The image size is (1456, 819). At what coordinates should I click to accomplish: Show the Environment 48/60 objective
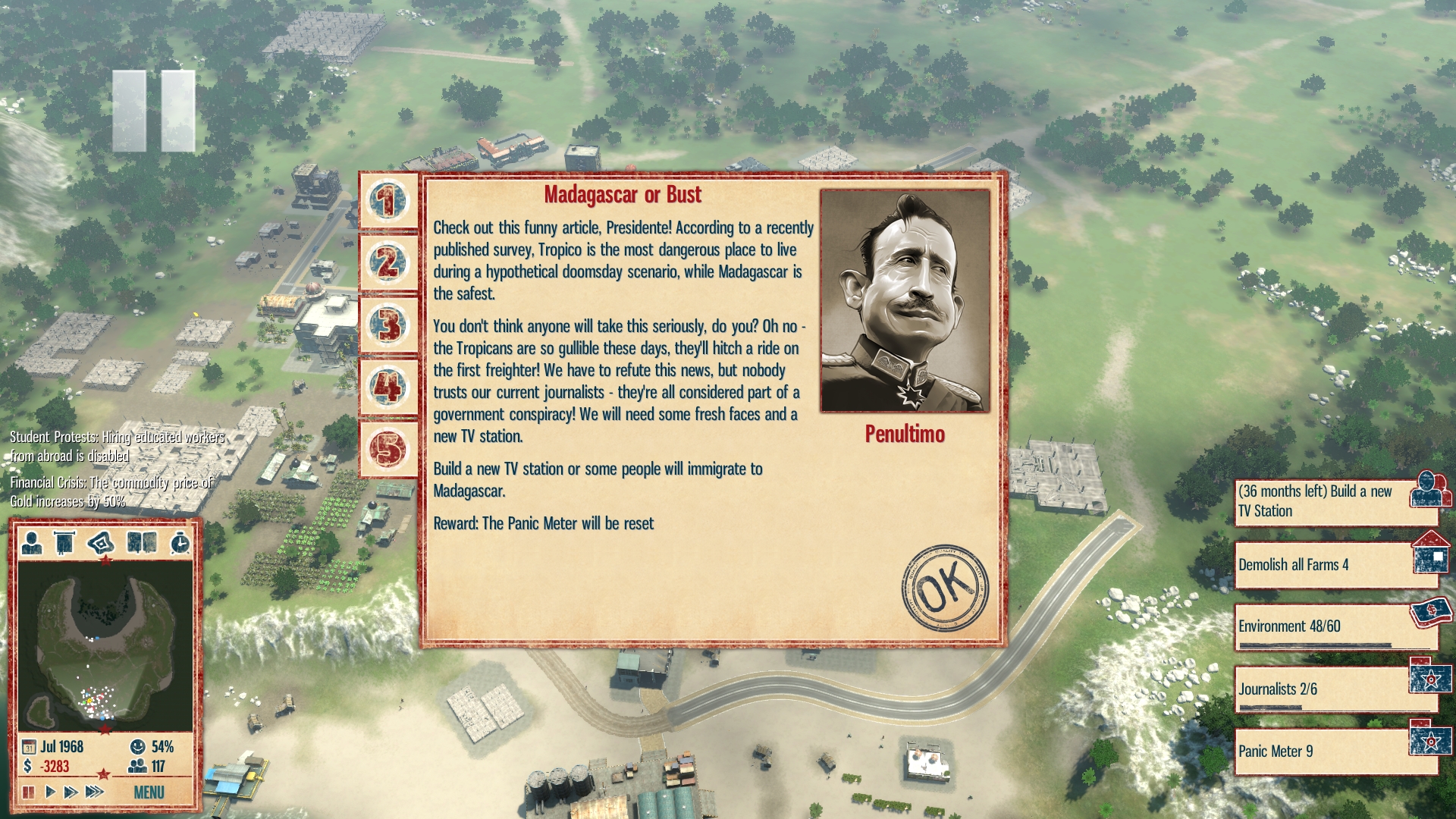click(1335, 627)
